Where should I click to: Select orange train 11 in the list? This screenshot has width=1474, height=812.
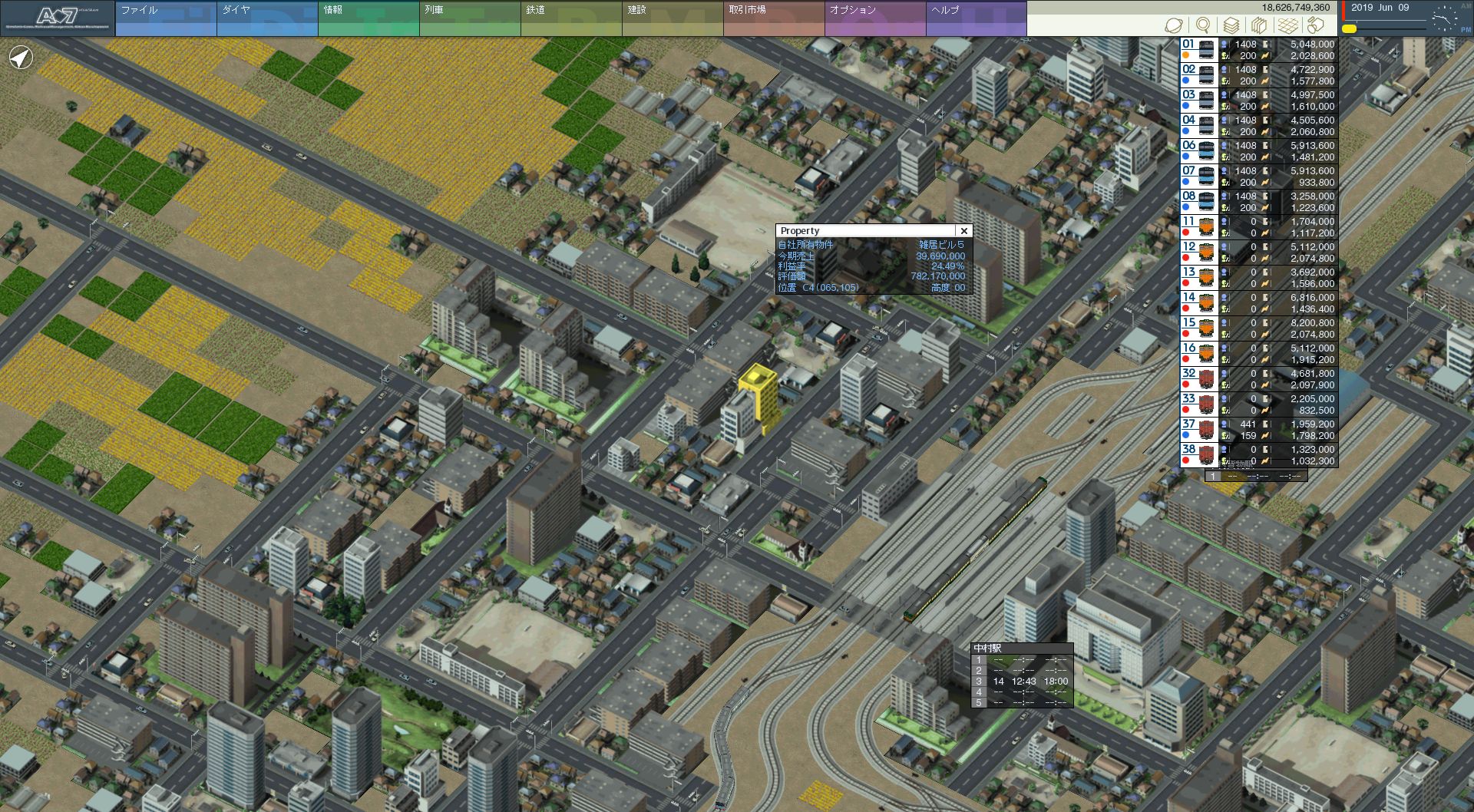1258,227
